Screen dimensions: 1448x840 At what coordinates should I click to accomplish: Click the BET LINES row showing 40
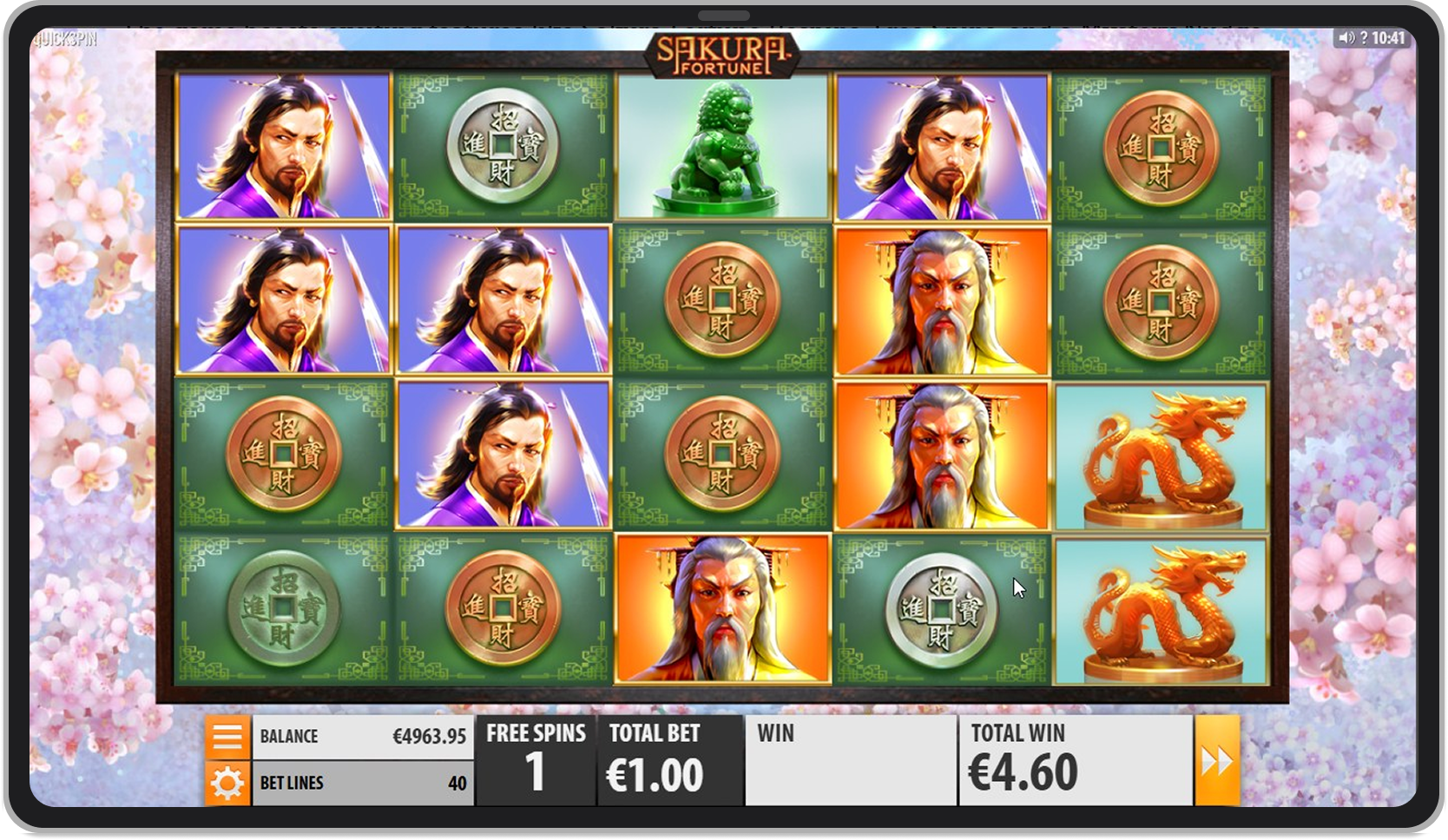[363, 782]
